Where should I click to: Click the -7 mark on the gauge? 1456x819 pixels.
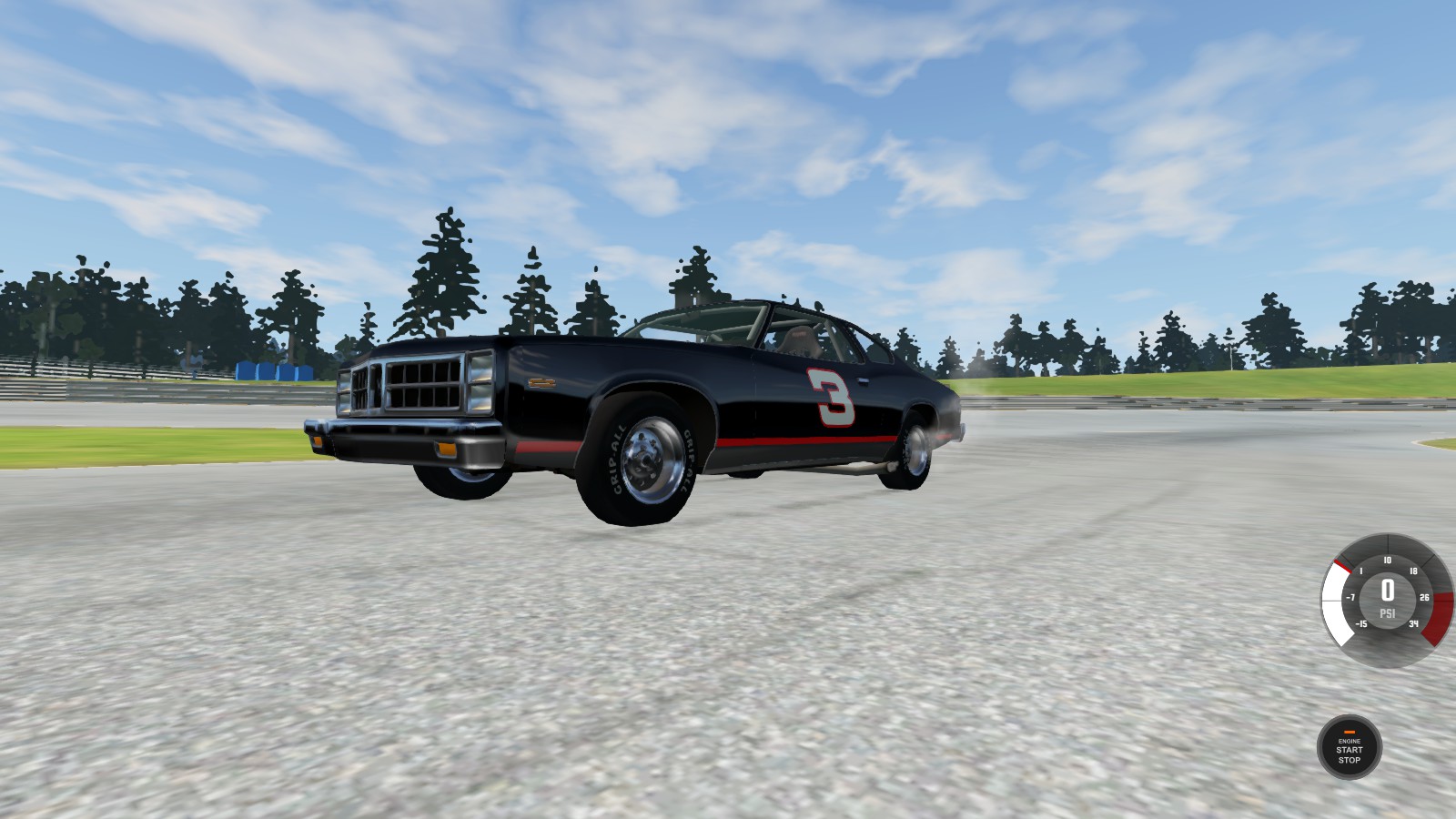point(1350,597)
